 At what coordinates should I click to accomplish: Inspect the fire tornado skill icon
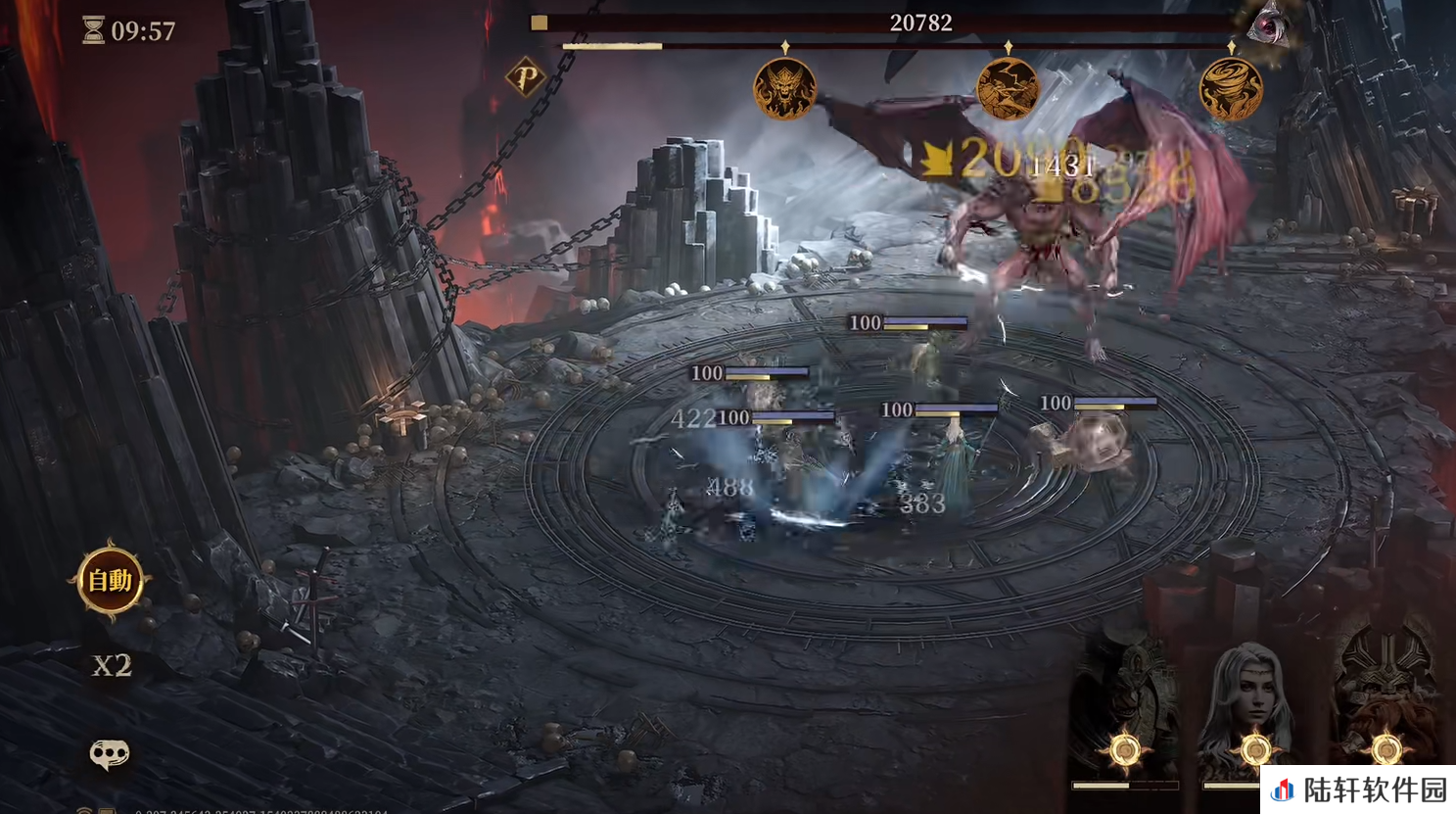pyautogui.click(x=1231, y=89)
